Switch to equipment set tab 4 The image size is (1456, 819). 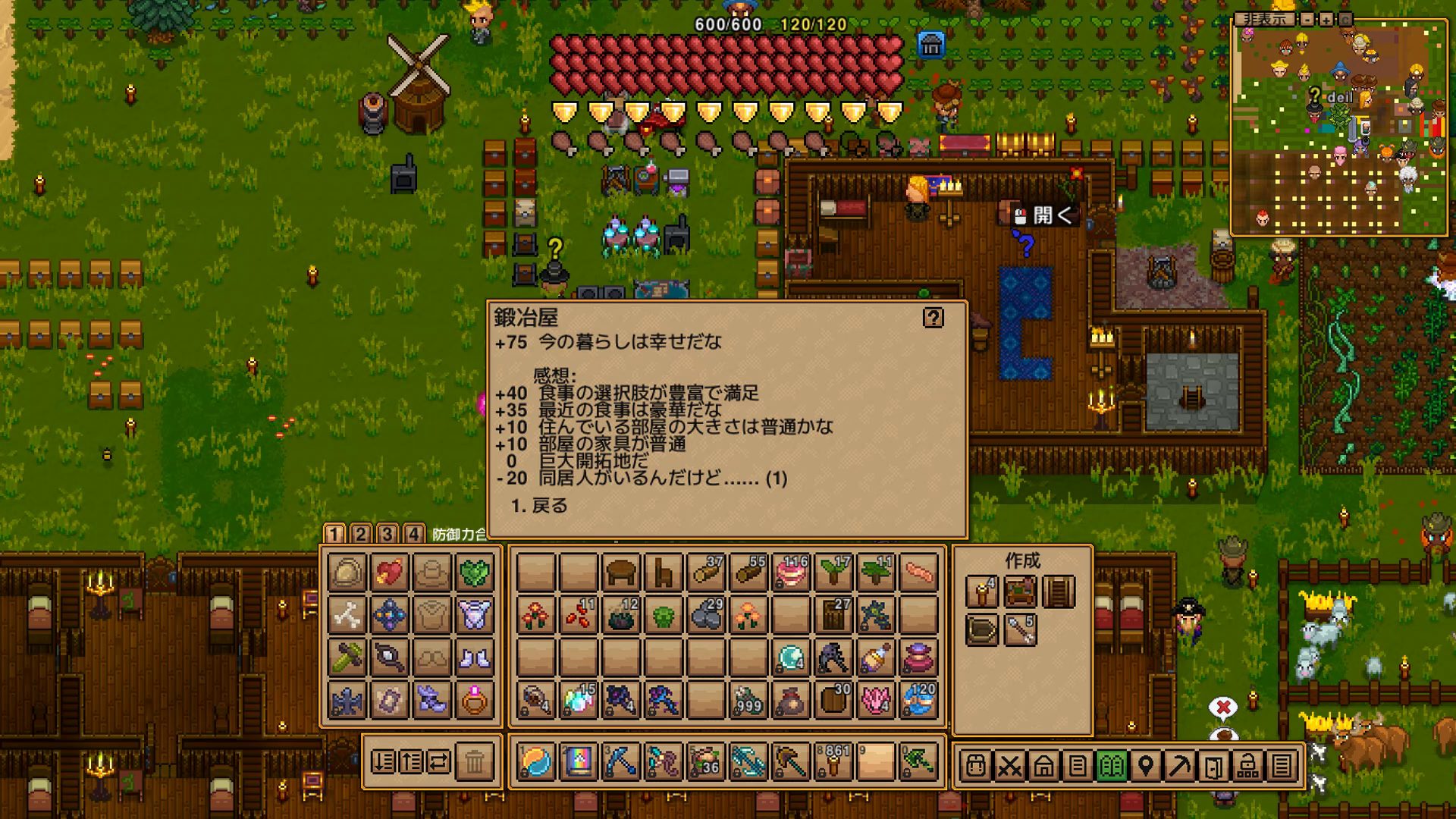tap(413, 534)
